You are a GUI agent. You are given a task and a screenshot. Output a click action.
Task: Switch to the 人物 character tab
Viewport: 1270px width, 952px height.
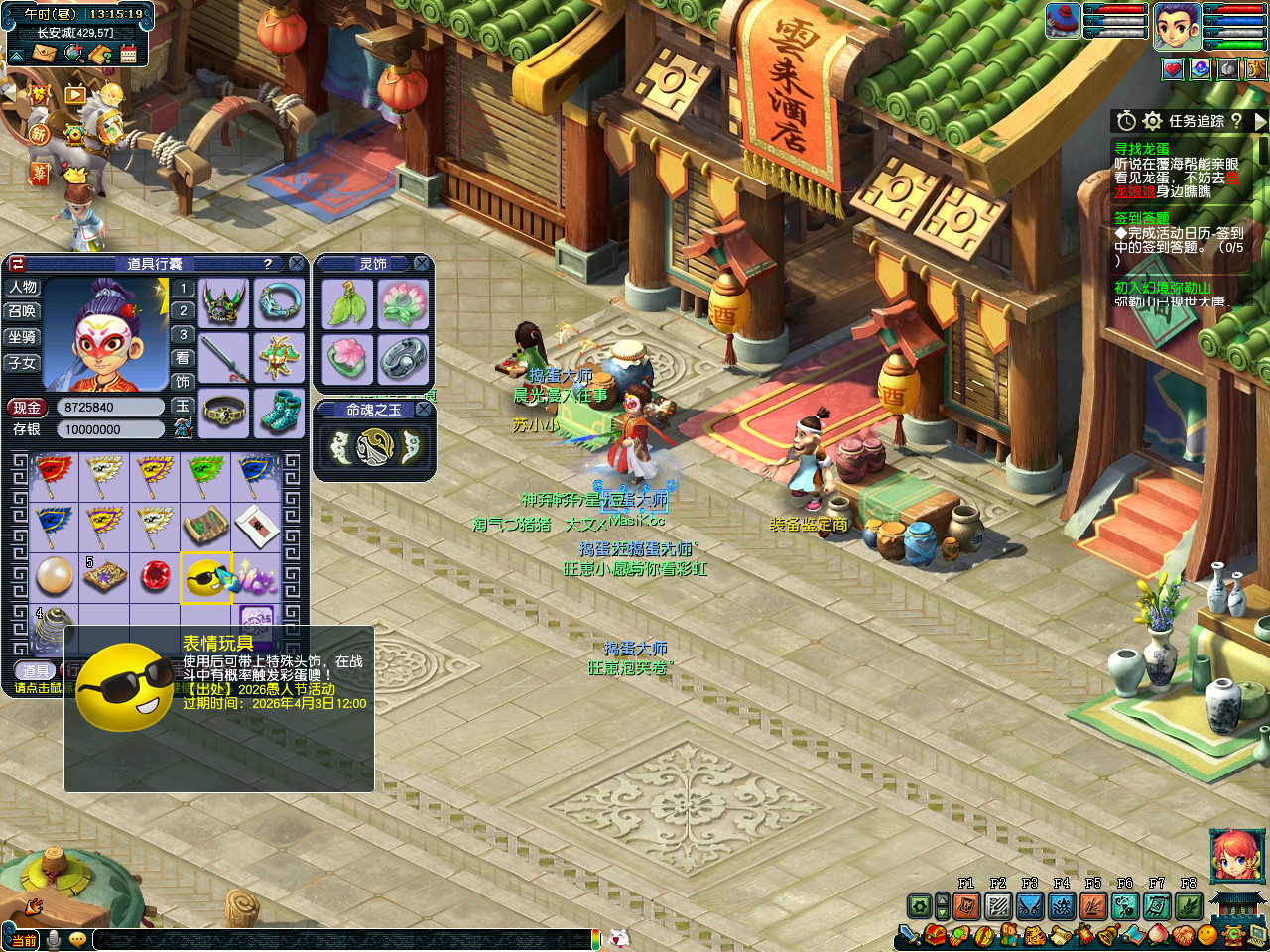point(23,288)
